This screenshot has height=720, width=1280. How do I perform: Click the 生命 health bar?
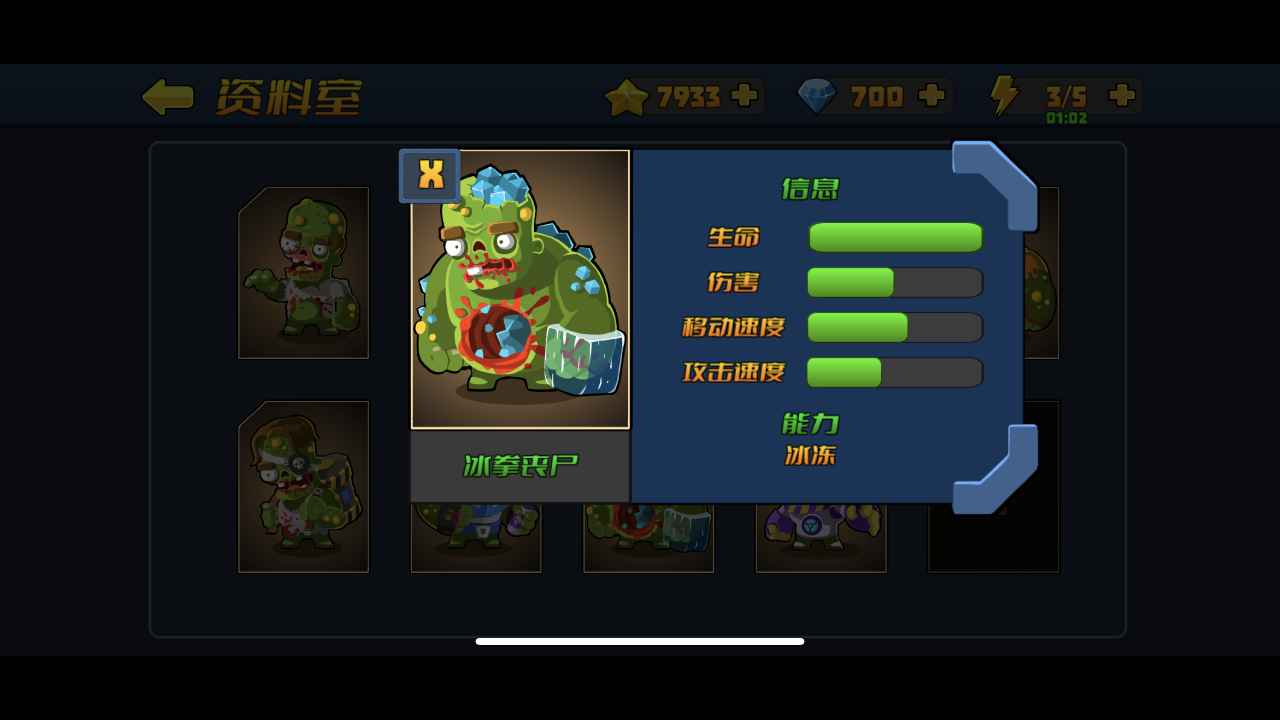click(895, 237)
